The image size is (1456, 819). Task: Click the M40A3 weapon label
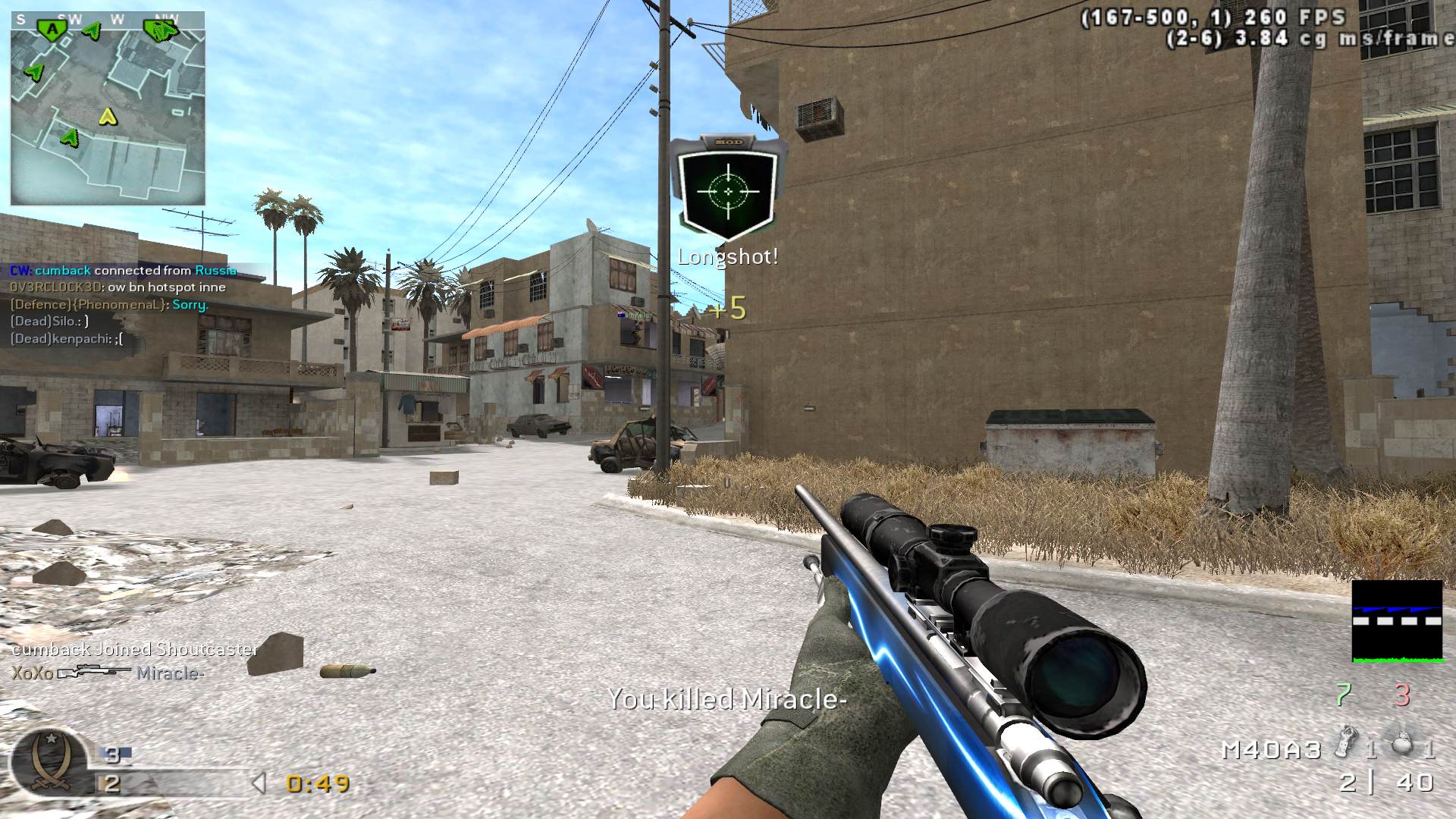tap(1272, 750)
